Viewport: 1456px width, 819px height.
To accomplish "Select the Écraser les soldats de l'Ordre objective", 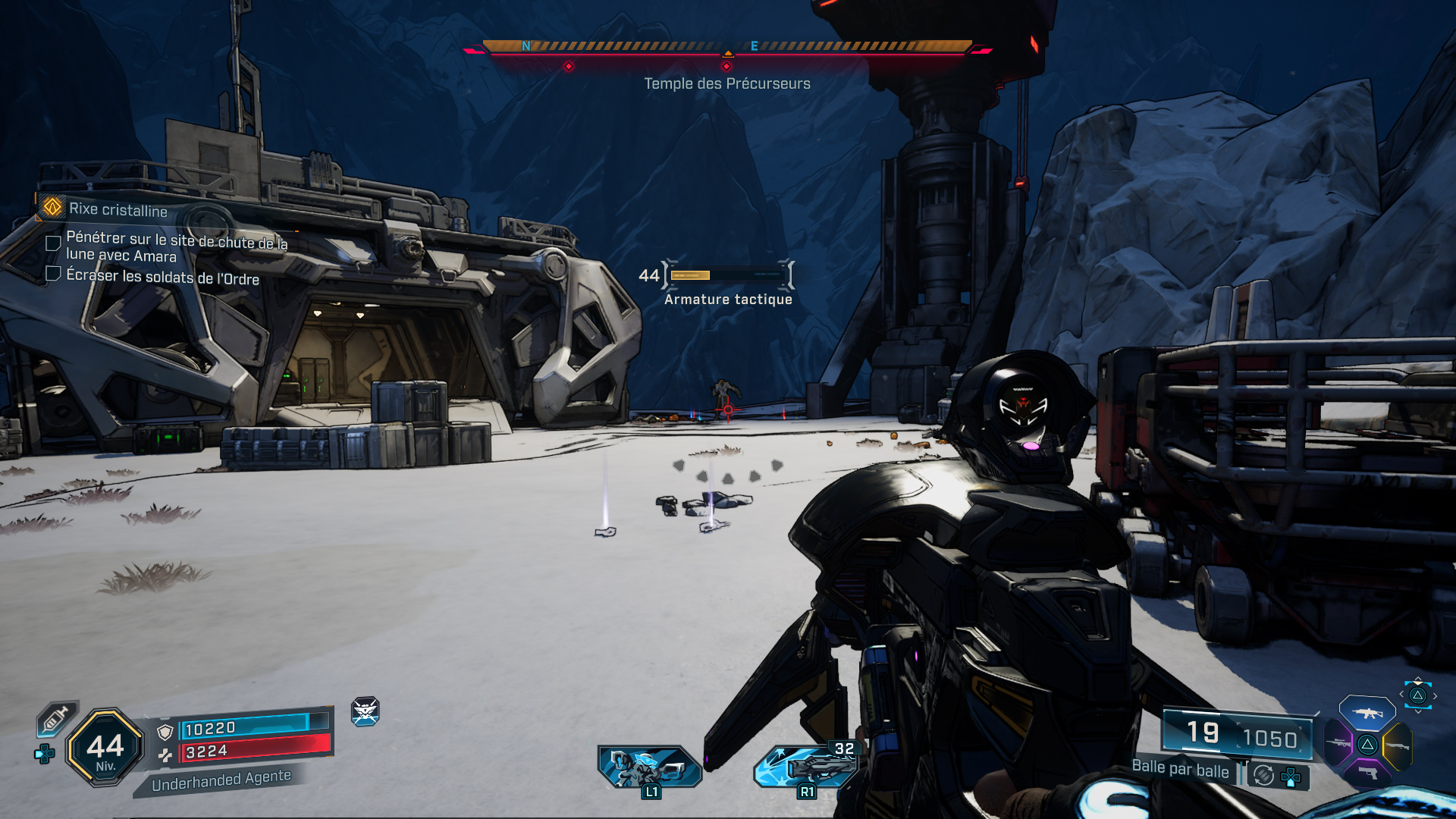I will [x=162, y=277].
